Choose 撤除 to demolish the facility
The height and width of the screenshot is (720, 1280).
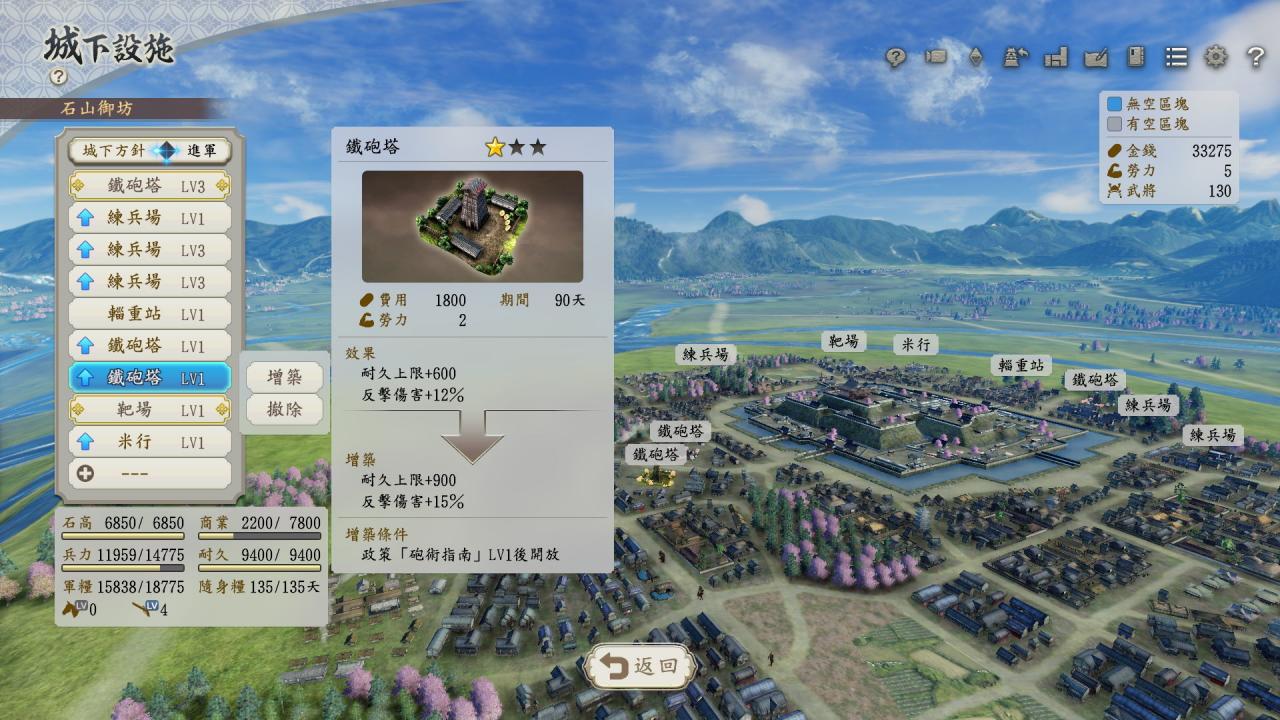pos(285,409)
